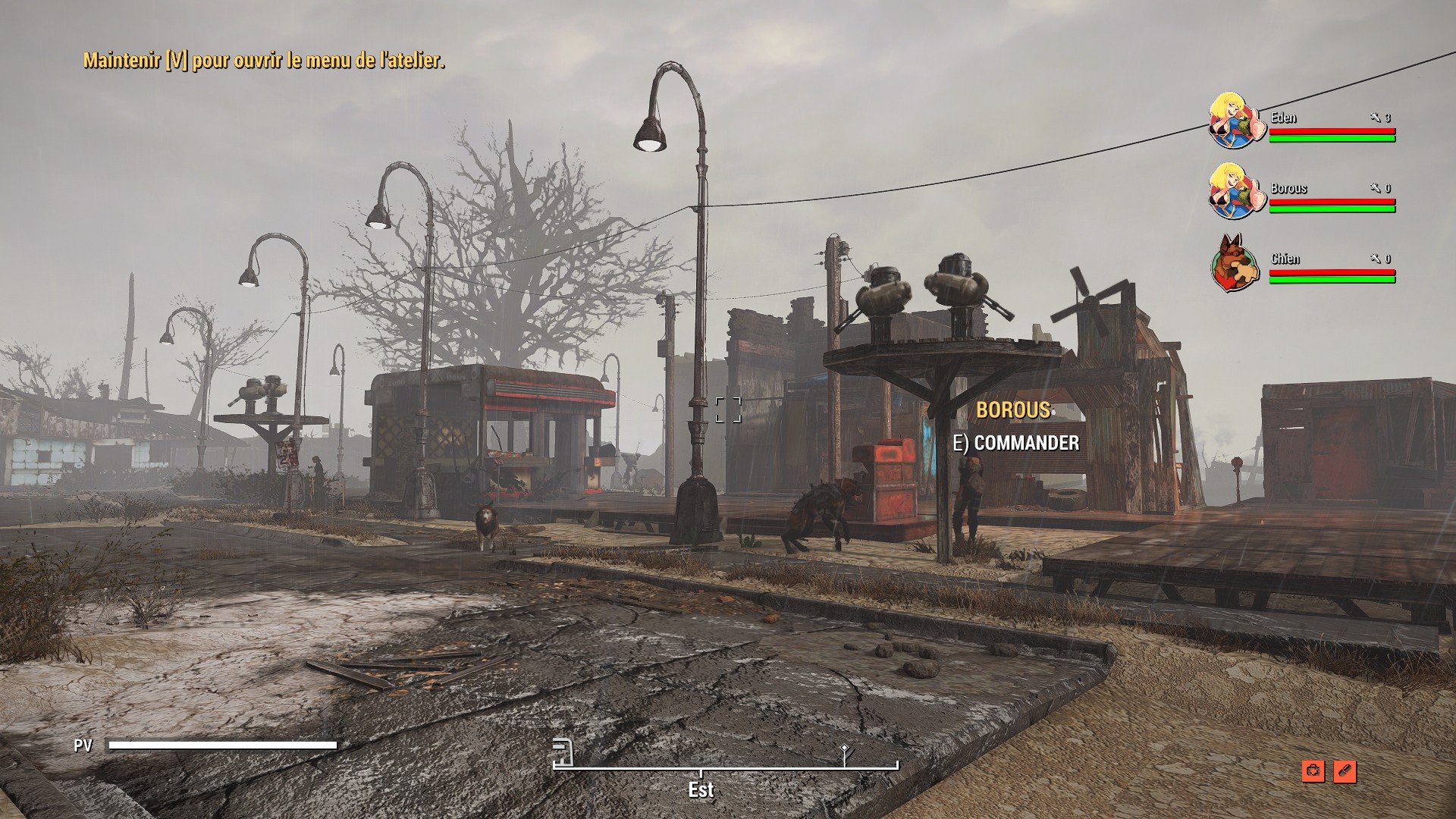Viewport: 1456px width, 819px height.
Task: Select the building location marker on the compass
Action: pyautogui.click(x=562, y=752)
